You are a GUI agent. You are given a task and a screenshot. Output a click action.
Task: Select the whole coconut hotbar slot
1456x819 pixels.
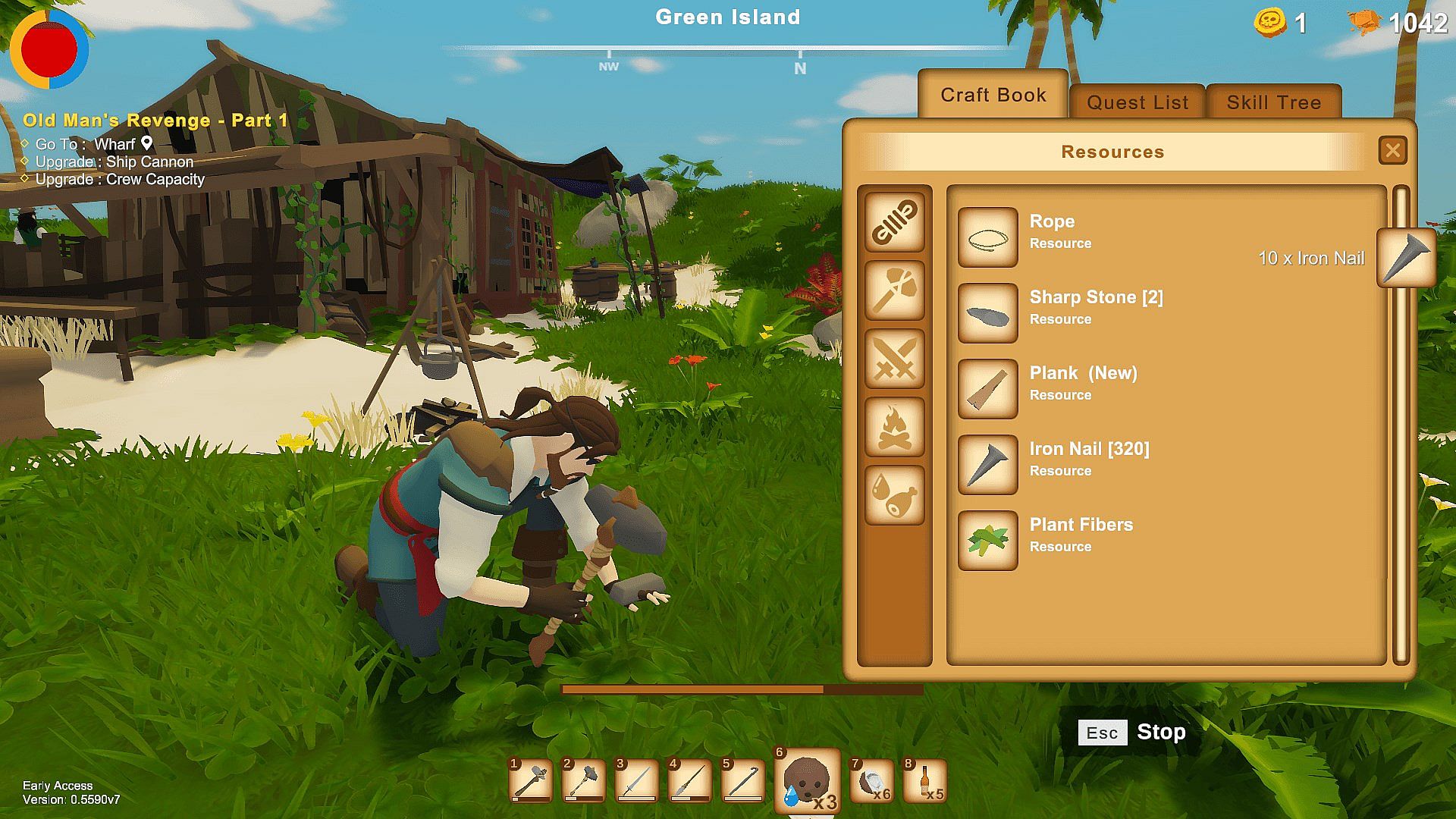tap(807, 781)
